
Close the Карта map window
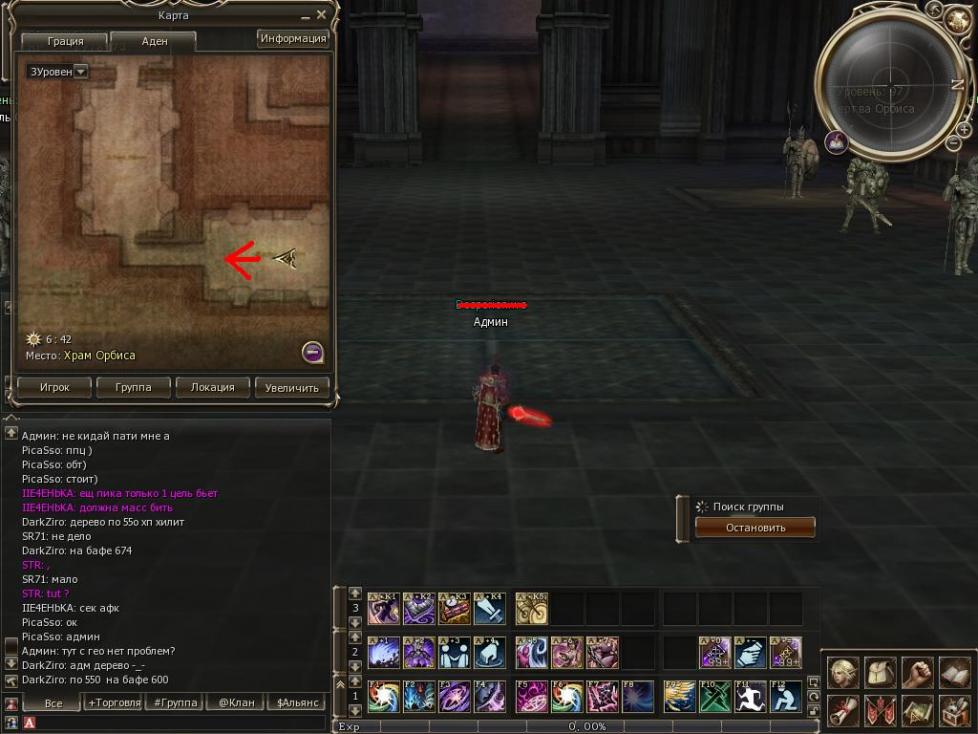coord(322,16)
